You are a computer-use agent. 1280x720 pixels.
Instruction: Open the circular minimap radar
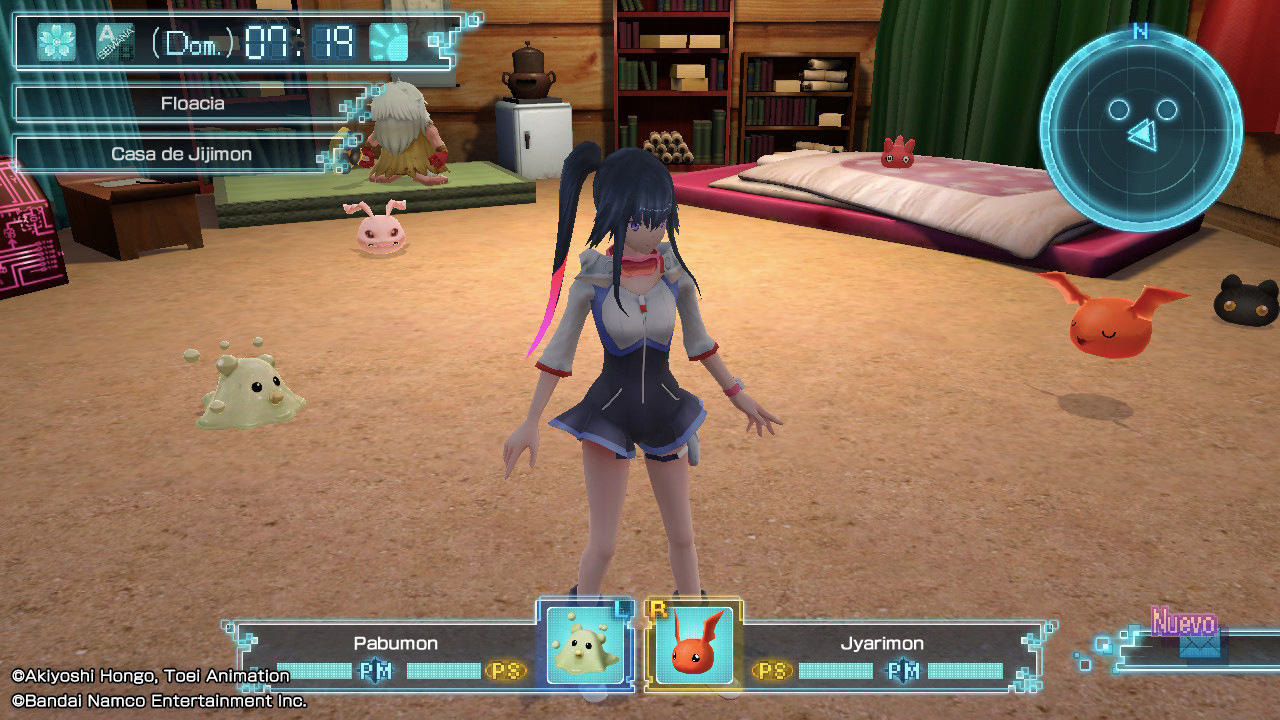1141,130
